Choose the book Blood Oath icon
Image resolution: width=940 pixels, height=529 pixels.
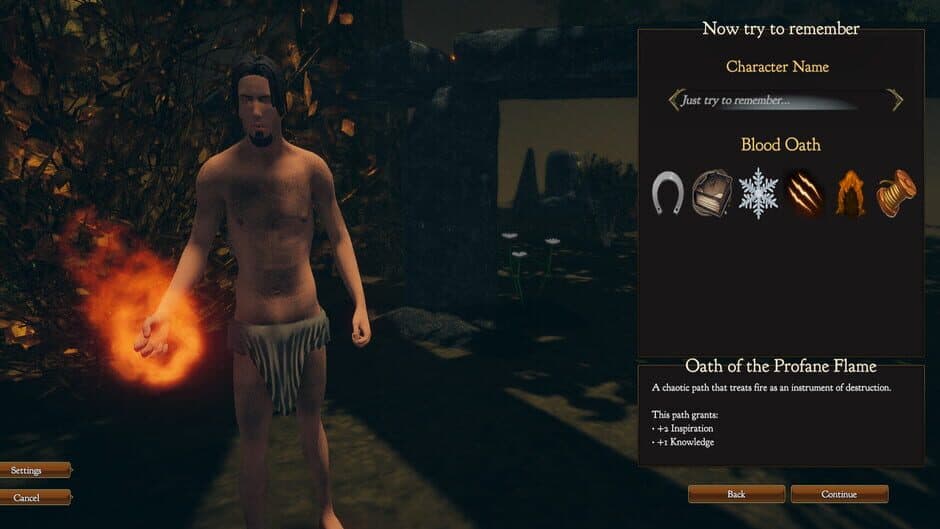(x=712, y=192)
